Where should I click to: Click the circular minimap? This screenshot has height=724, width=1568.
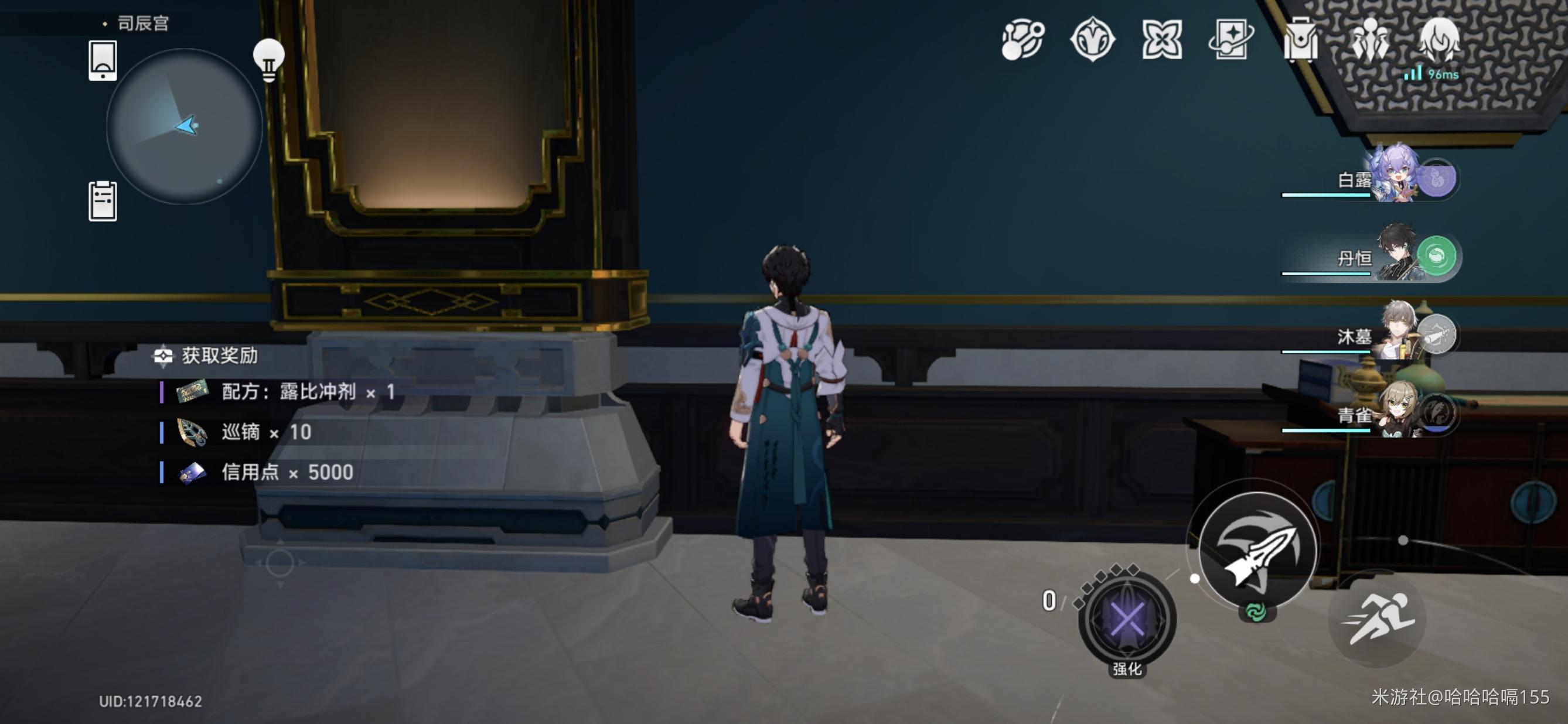pos(185,126)
